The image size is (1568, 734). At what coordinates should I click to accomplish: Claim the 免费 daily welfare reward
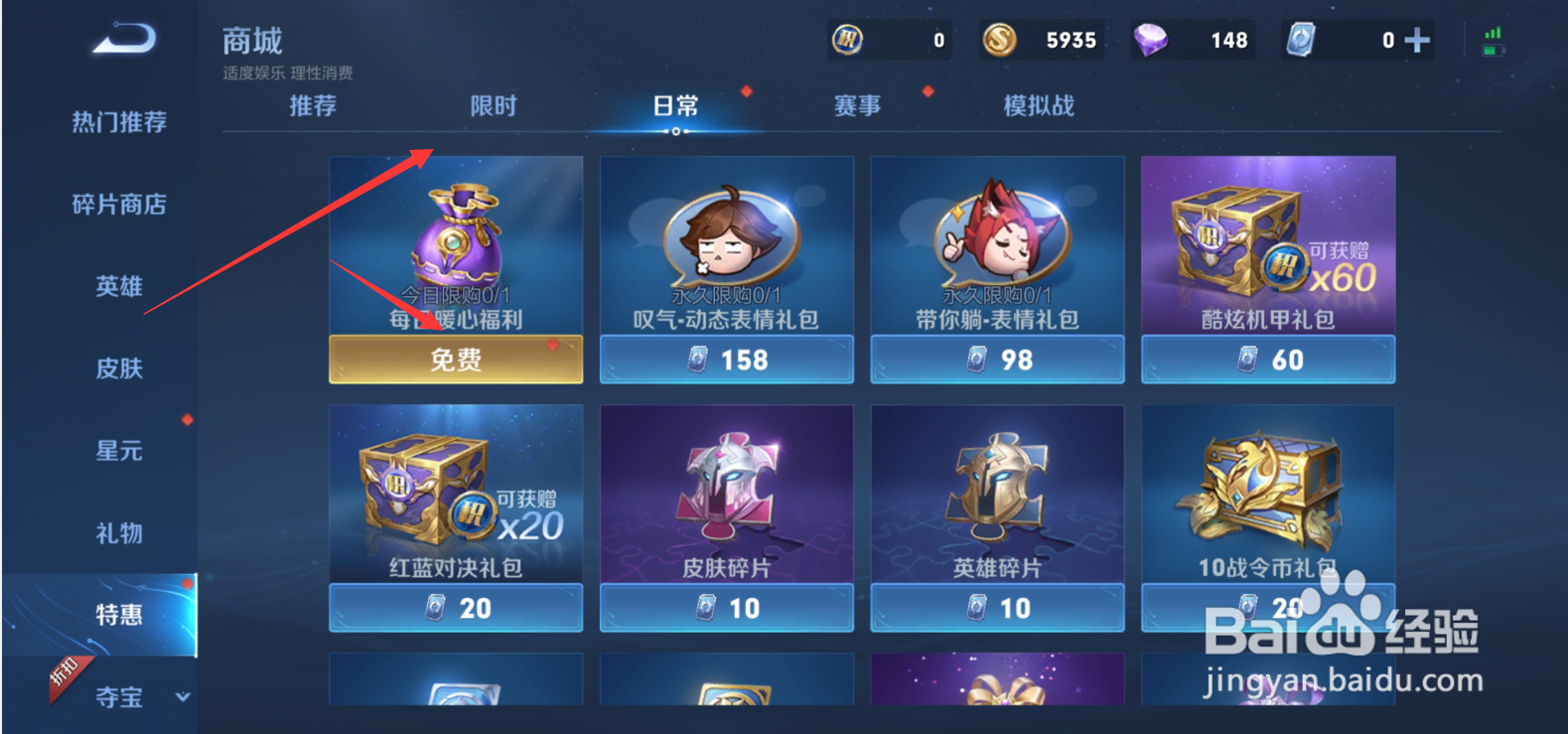tap(455, 360)
